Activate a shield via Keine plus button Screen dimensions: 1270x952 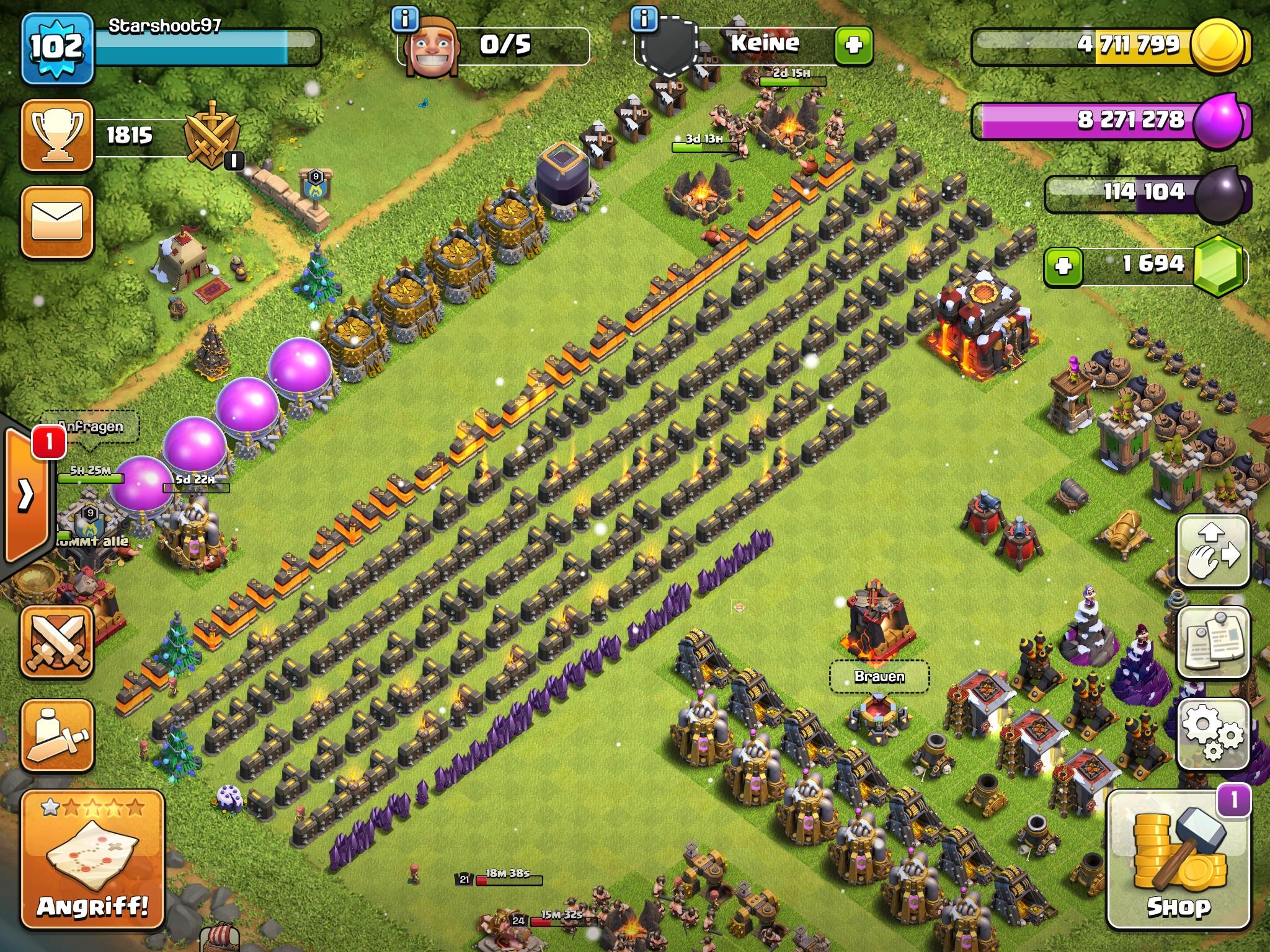853,45
